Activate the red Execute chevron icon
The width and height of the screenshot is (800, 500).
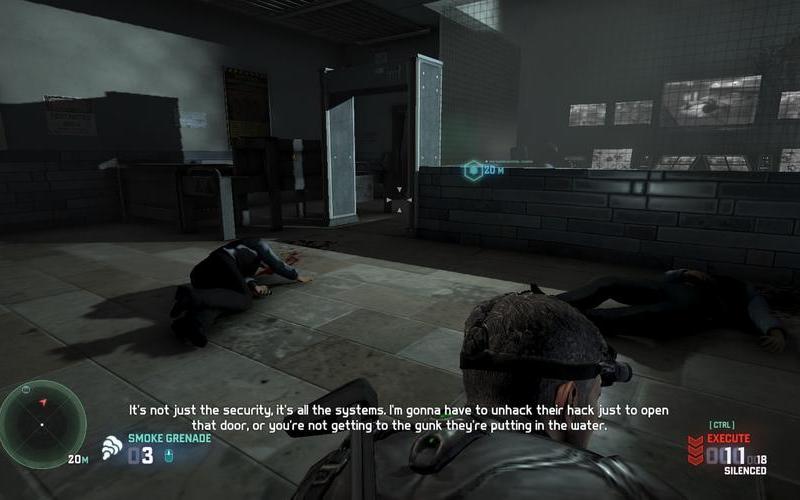(x=694, y=451)
